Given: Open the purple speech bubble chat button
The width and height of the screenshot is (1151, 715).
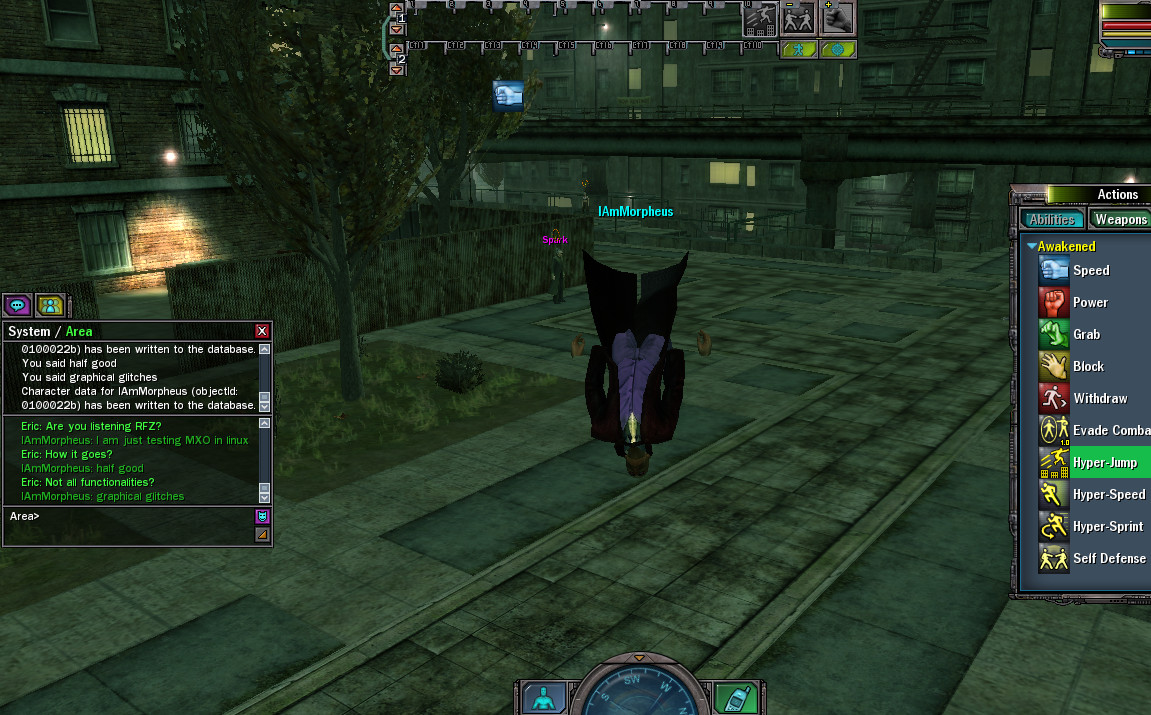Looking at the screenshot, I should [17, 305].
